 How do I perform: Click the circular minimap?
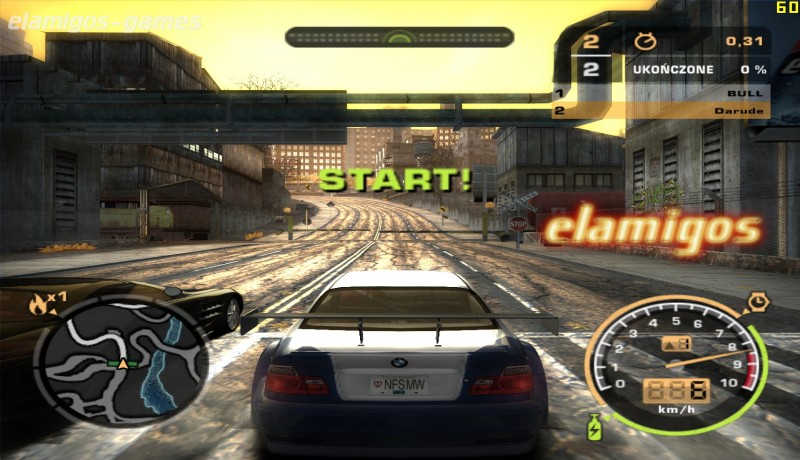122,357
